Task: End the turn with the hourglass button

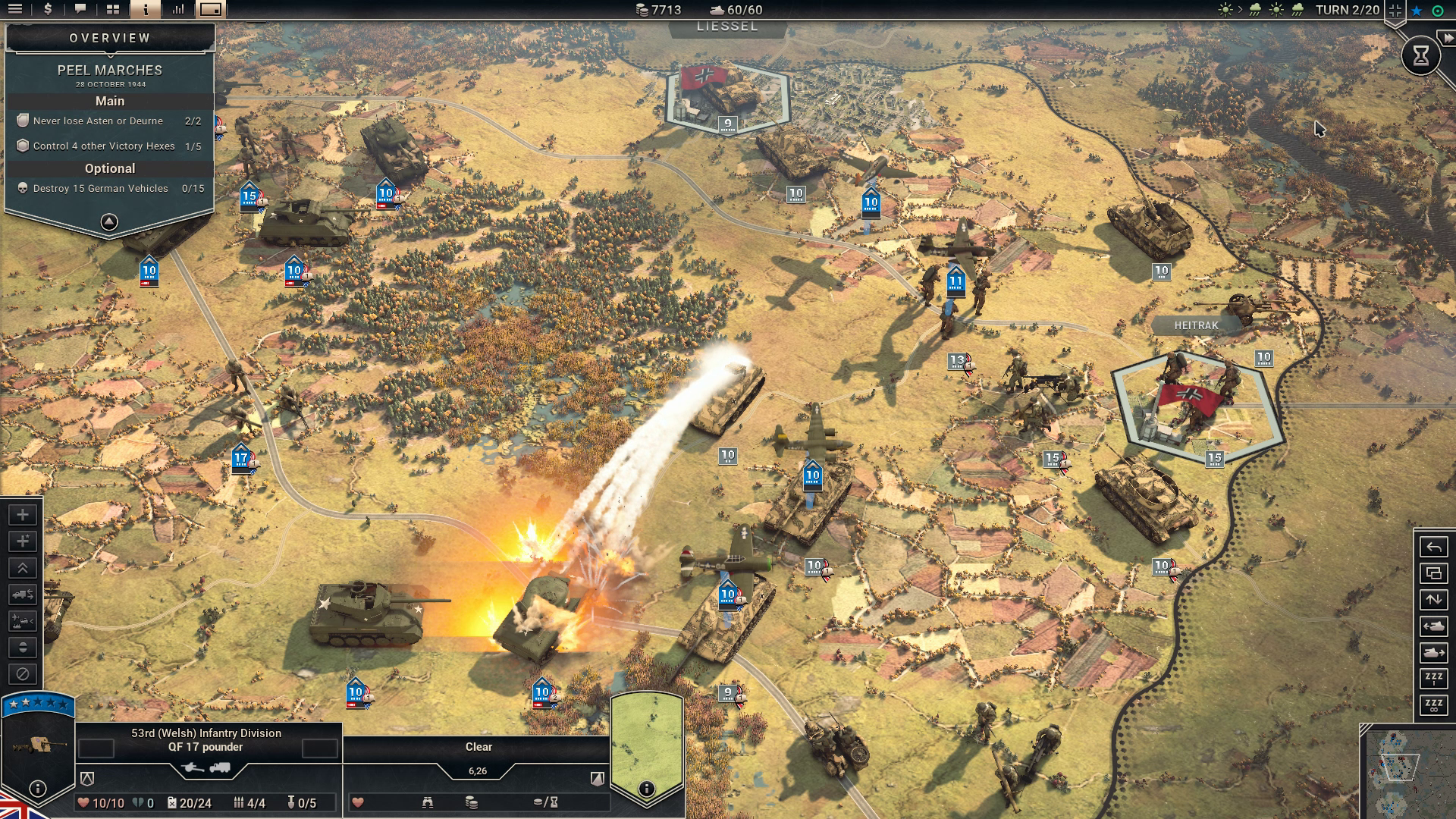Action: tap(1420, 55)
